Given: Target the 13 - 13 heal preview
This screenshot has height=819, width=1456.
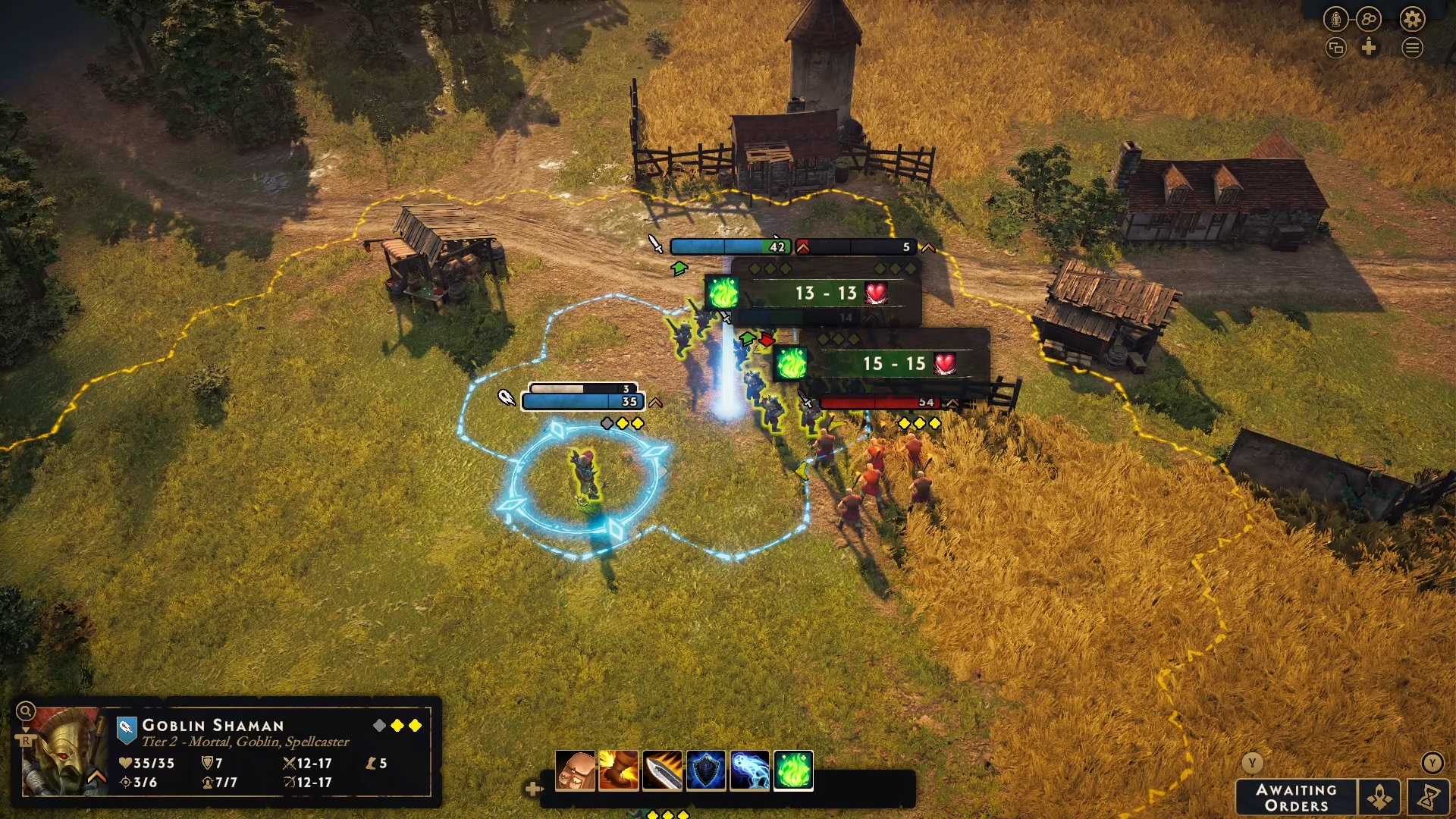Looking at the screenshot, I should 825,293.
